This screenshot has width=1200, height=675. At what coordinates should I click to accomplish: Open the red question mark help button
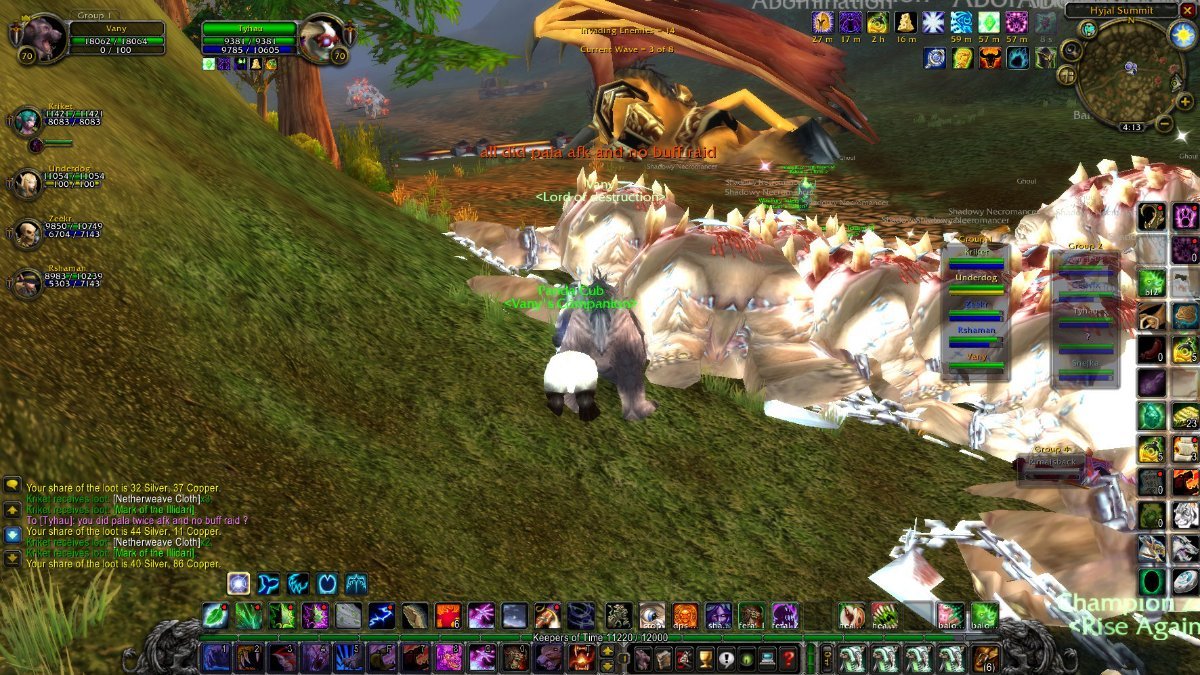pyautogui.click(x=789, y=658)
